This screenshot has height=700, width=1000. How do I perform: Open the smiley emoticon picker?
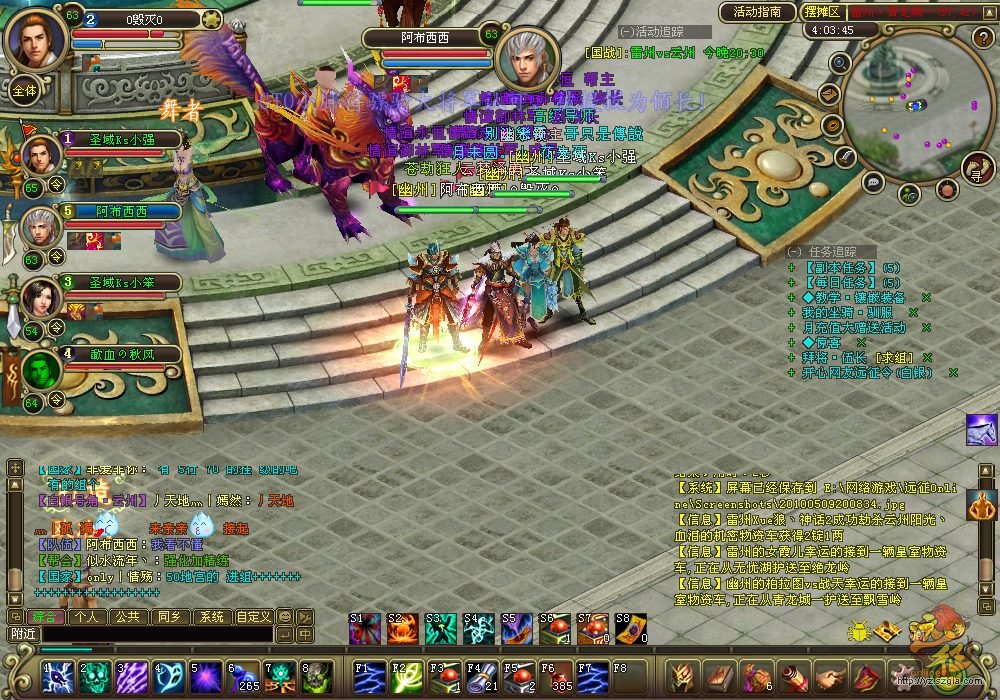285,617
